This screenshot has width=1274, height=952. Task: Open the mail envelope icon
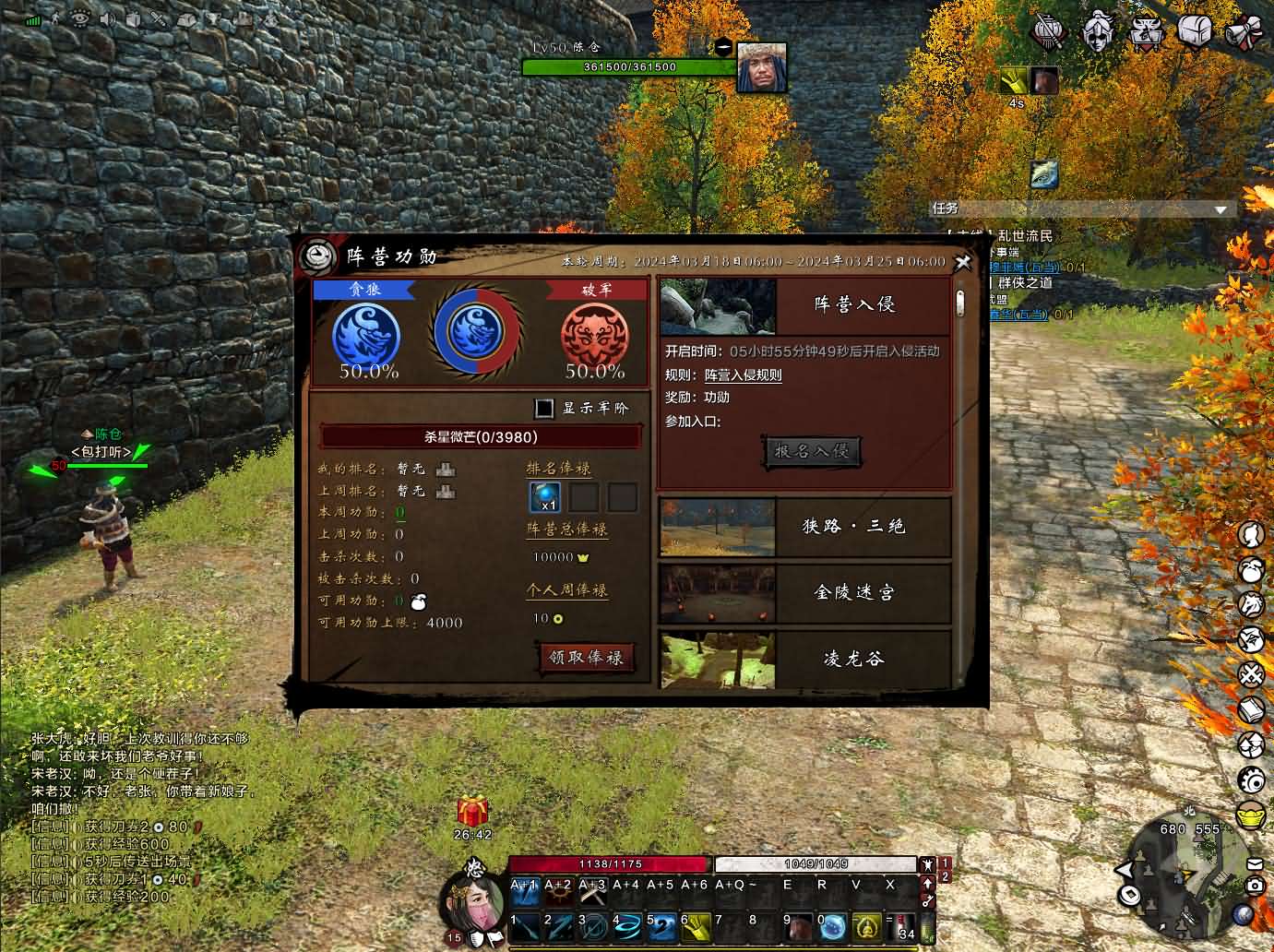point(1255,863)
